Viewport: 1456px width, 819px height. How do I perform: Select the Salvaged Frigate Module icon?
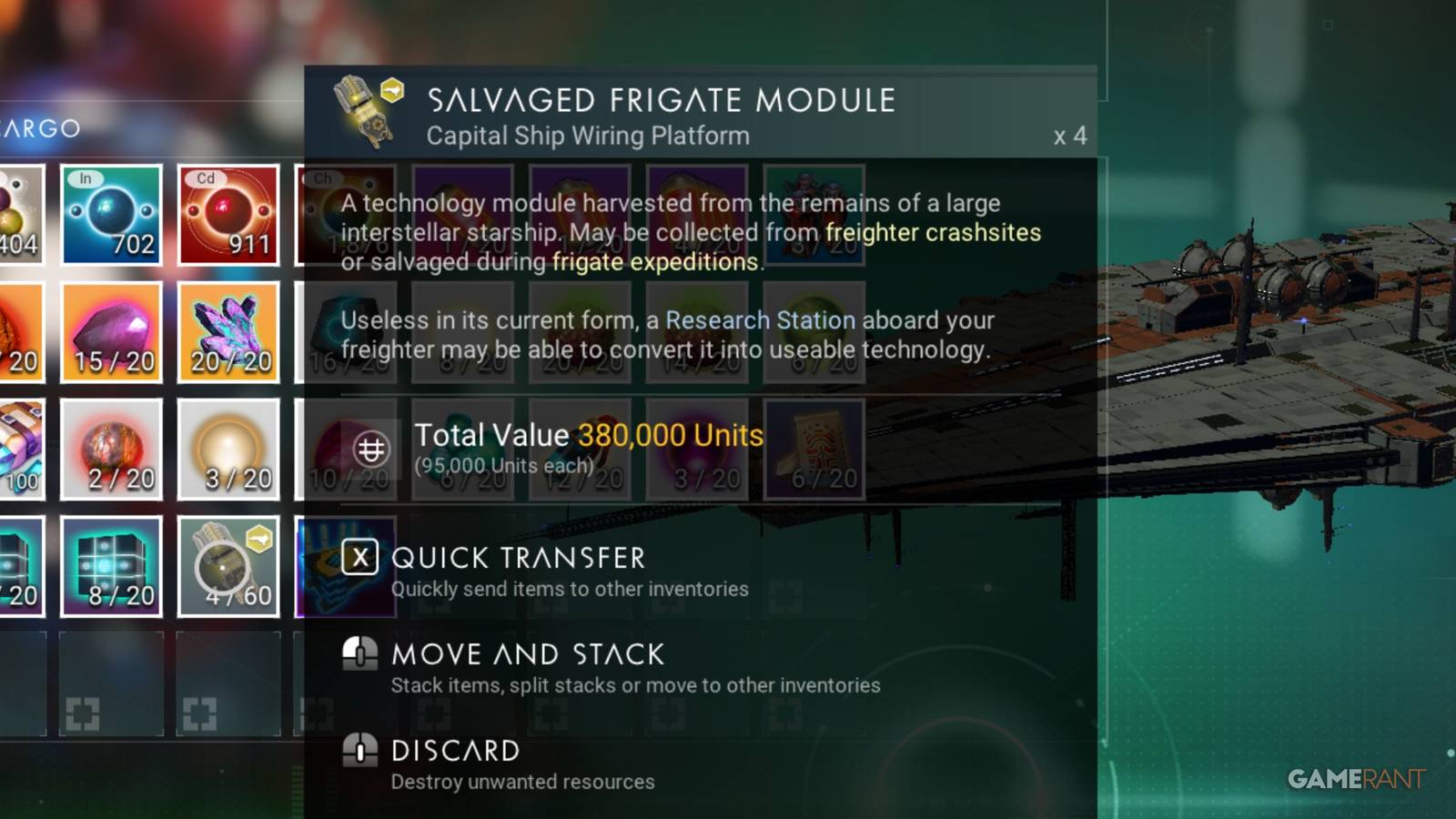362,109
